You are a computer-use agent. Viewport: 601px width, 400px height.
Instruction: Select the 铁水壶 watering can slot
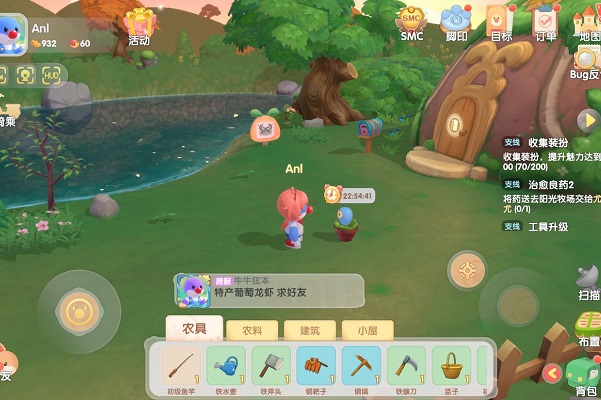pyautogui.click(x=225, y=365)
